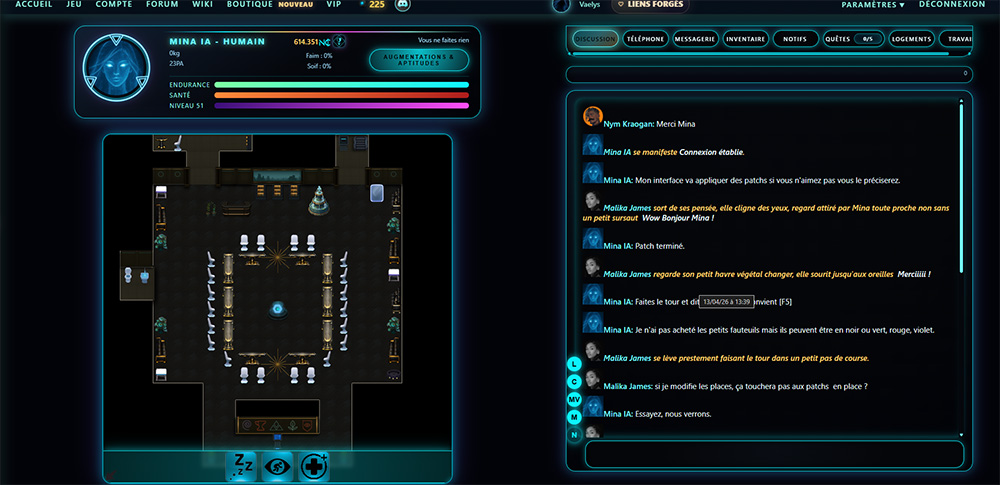Viewport: 1000px width, 485px height.
Task: Open the Paramètres dropdown
Action: tap(872, 5)
